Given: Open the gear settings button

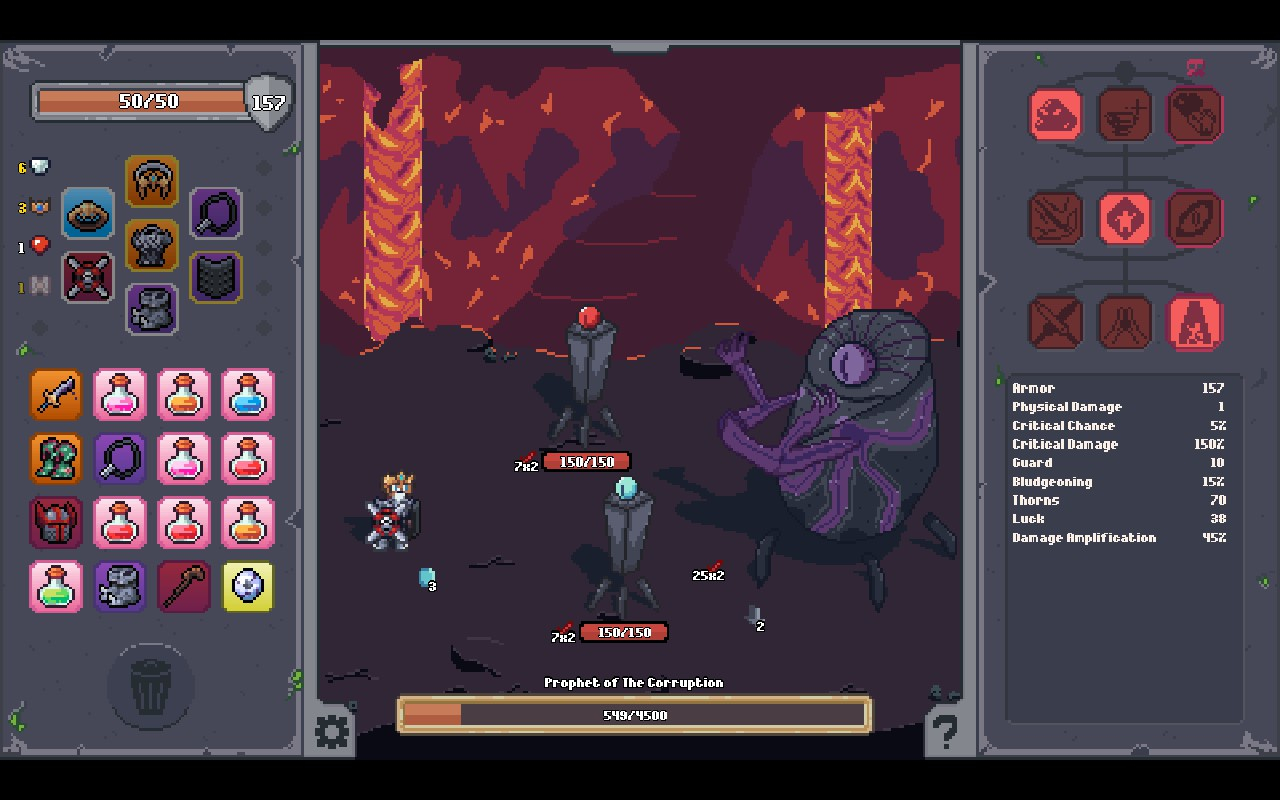Looking at the screenshot, I should pyautogui.click(x=333, y=731).
